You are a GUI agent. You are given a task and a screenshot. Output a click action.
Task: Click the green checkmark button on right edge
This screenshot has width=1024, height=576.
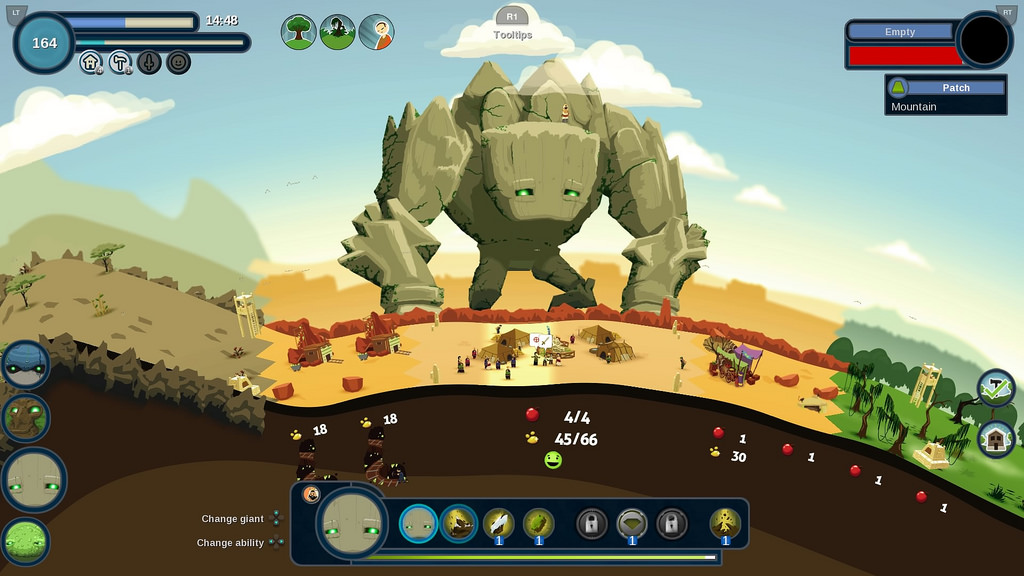point(996,388)
